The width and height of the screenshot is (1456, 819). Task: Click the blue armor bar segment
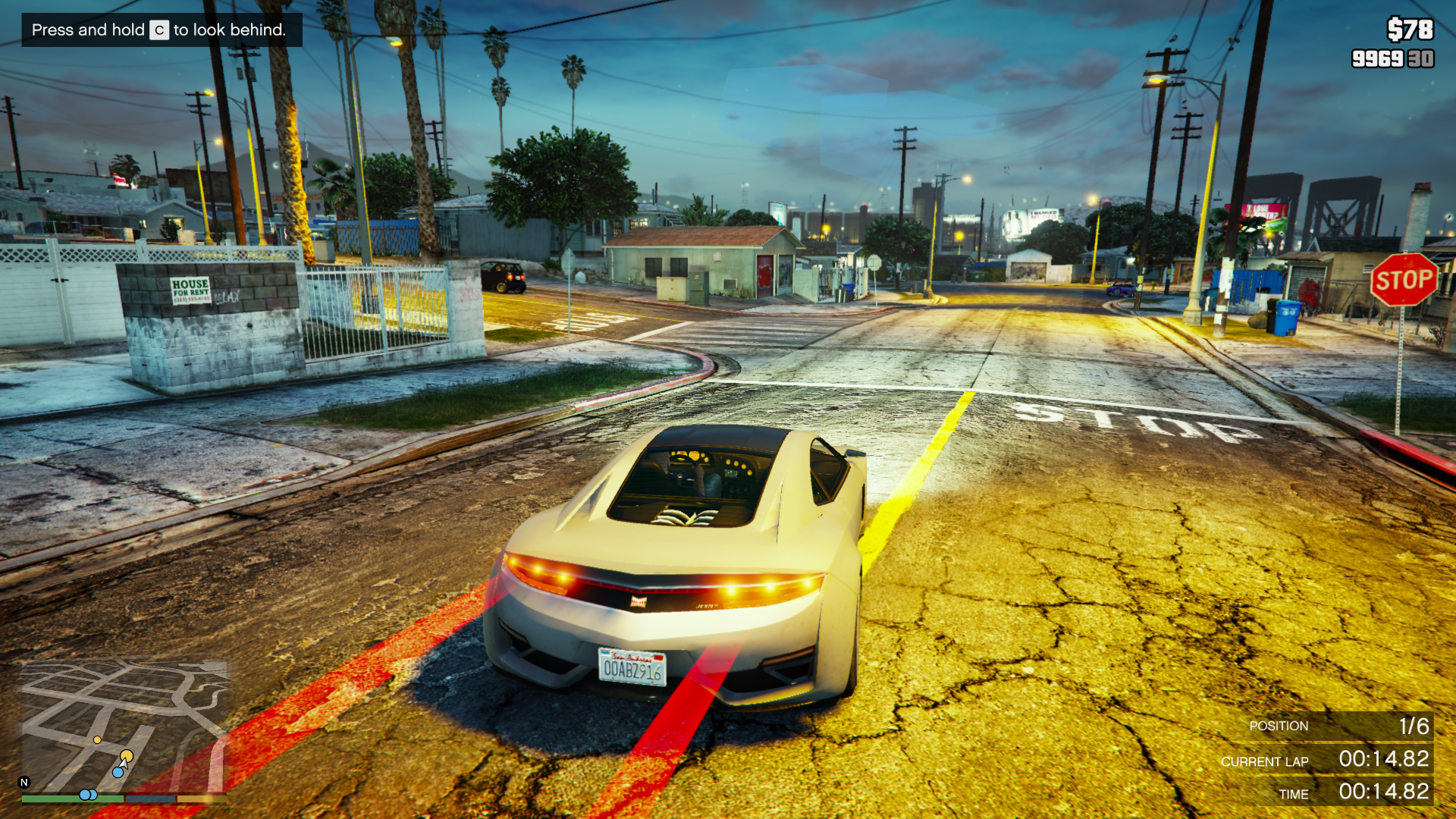click(x=150, y=799)
